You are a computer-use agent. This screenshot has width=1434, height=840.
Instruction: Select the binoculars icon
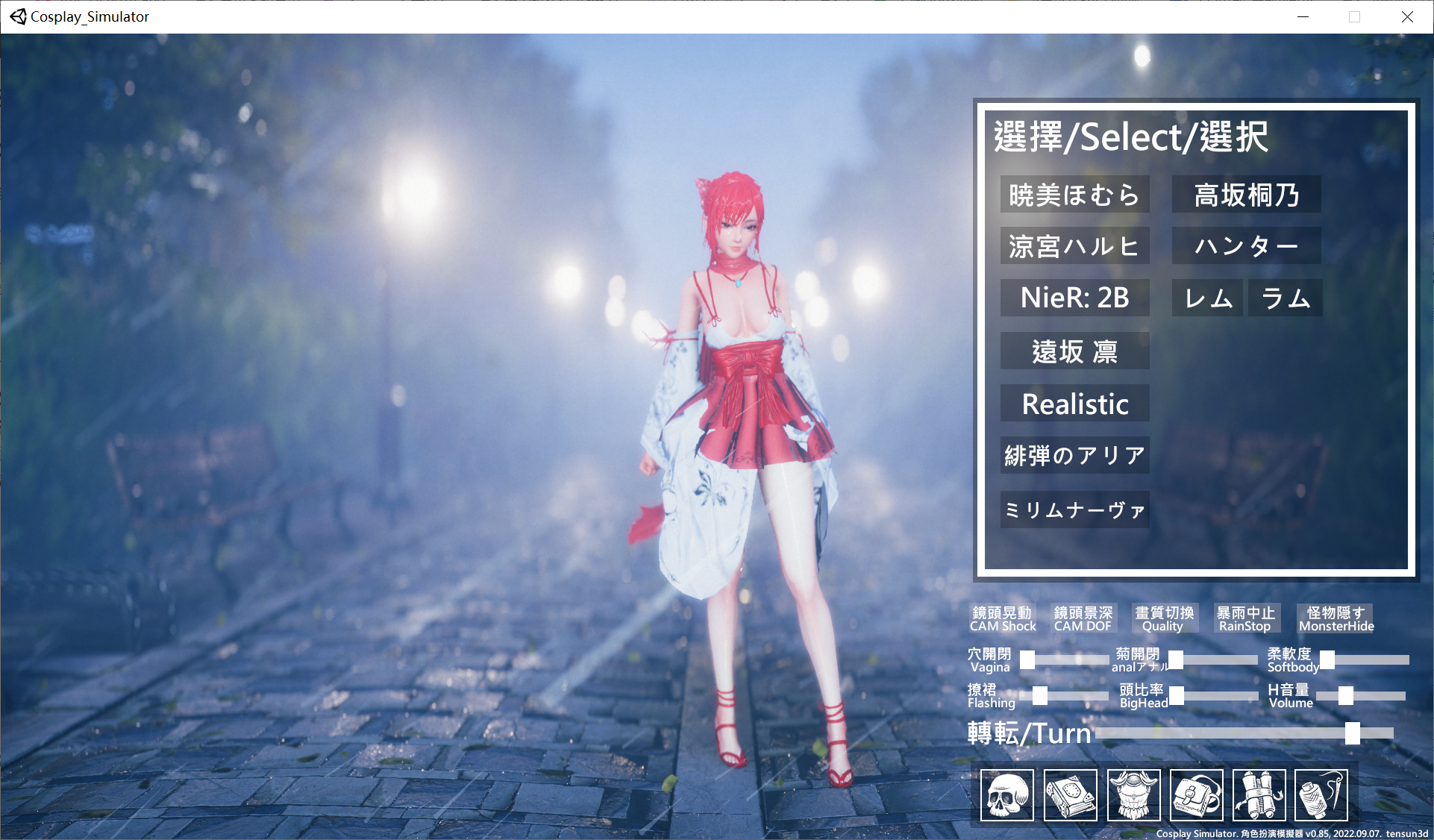pos(1259,795)
